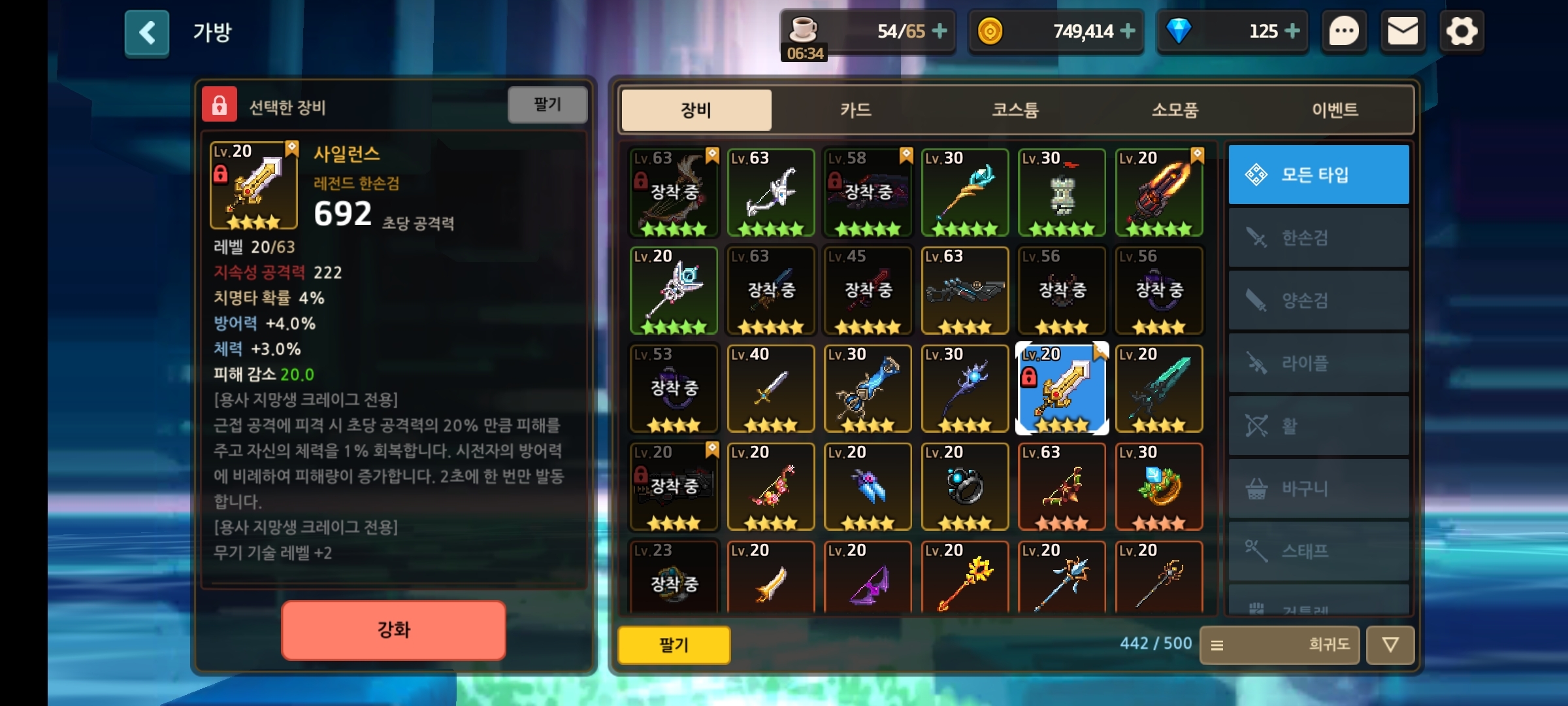Switch to the 카드 tab
Image resolution: width=1568 pixels, height=706 pixels.
(x=855, y=110)
